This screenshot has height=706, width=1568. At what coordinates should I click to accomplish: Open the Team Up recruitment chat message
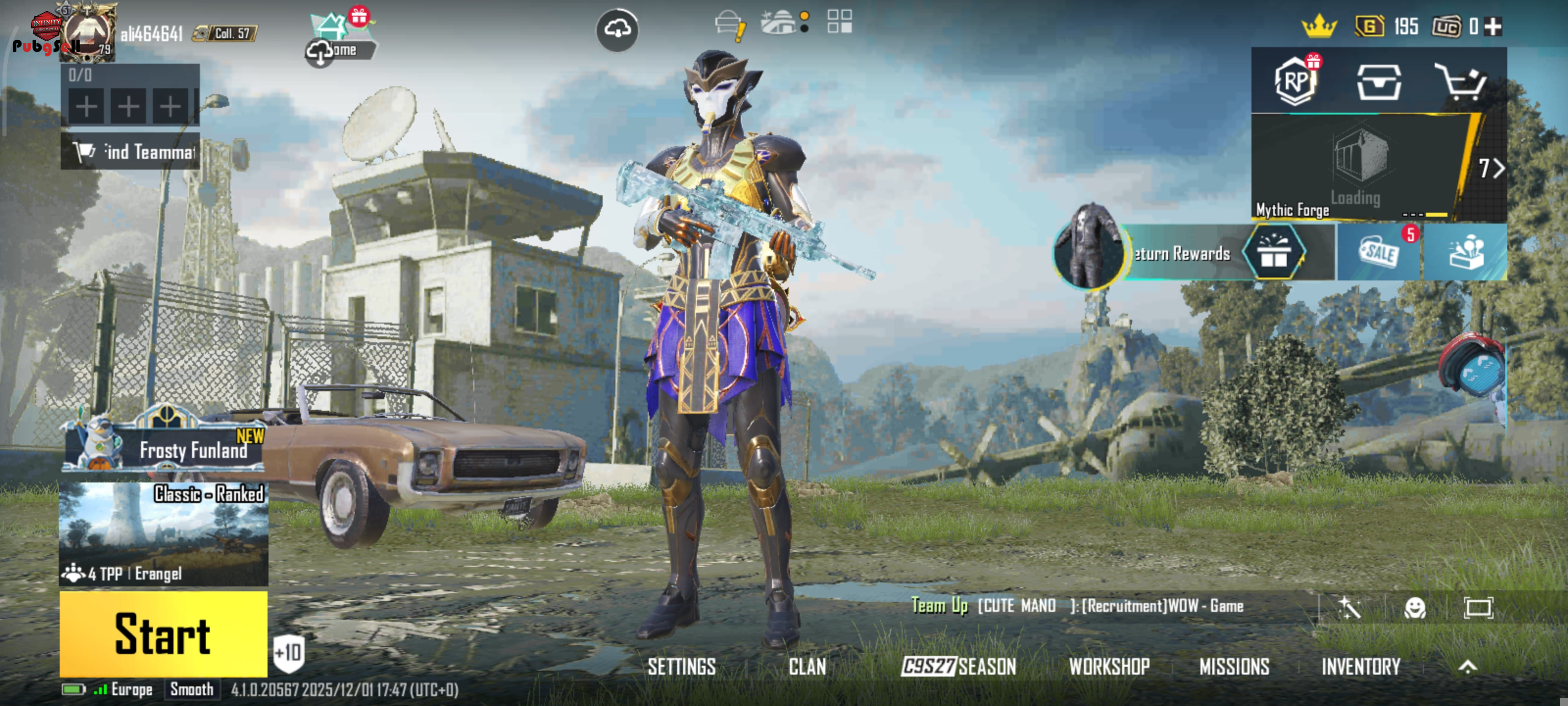coord(1078,605)
